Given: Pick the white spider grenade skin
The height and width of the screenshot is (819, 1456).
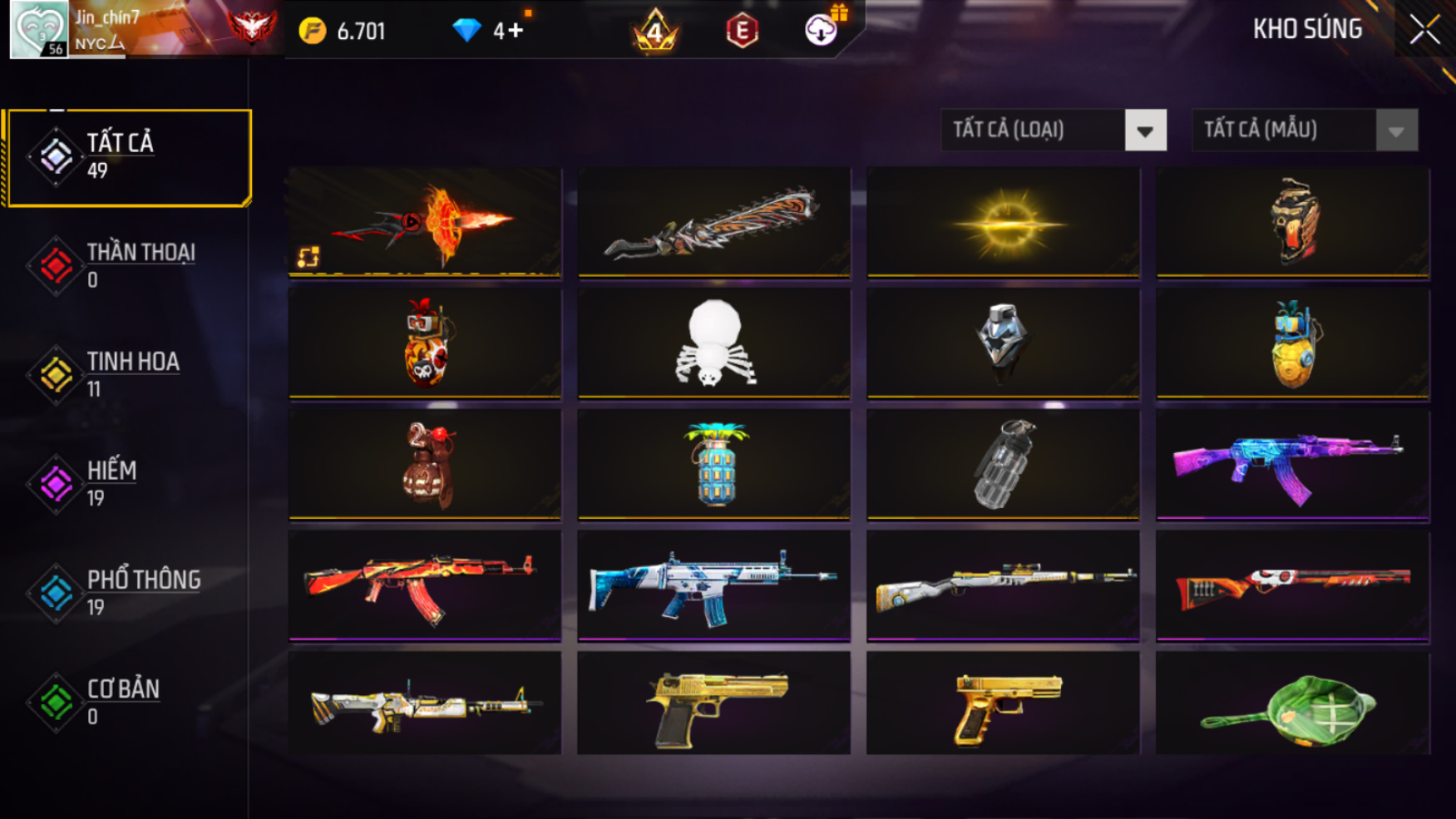Looking at the screenshot, I should pos(713,343).
